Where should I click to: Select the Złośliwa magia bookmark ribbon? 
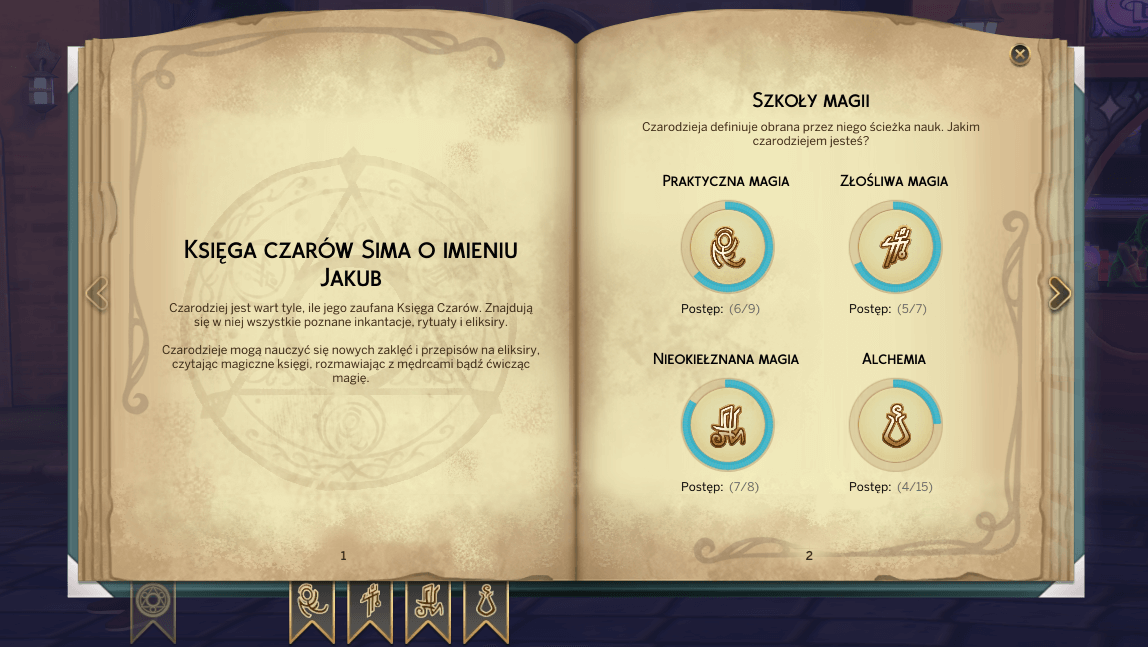(370, 605)
